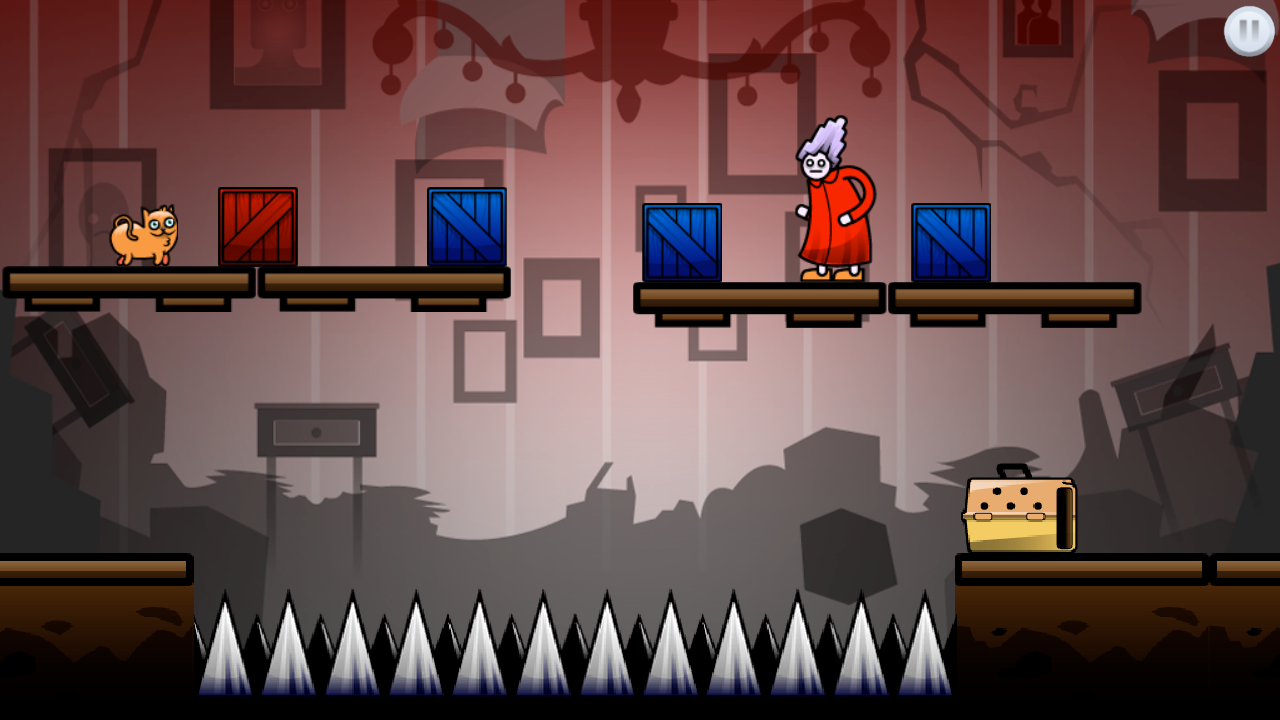
Task: Click the pause button in the top corner
Action: click(x=1247, y=32)
